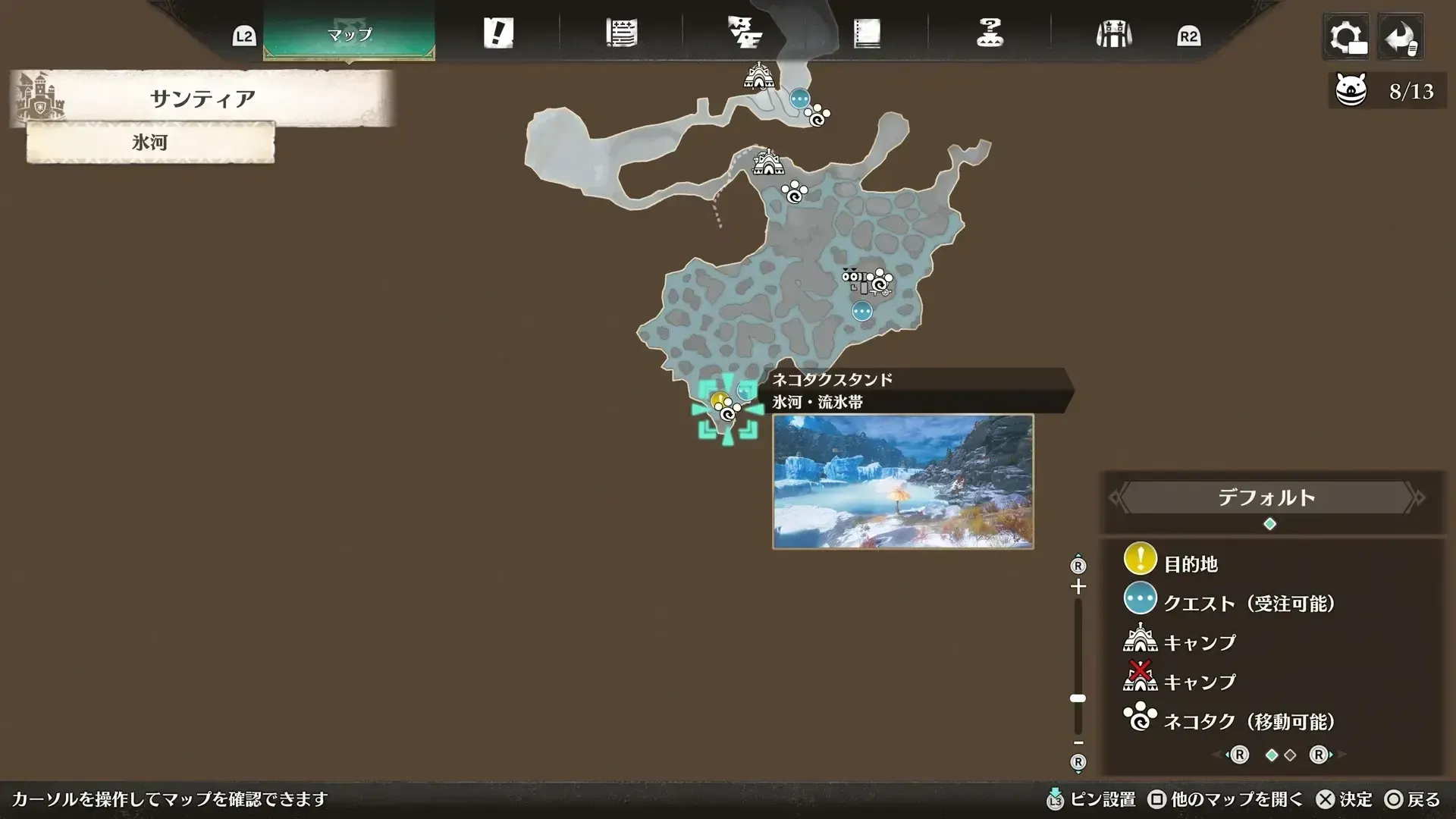Expand the ネコタクスタンド location banner
The width and height of the screenshot is (1456, 819).
(x=832, y=381)
